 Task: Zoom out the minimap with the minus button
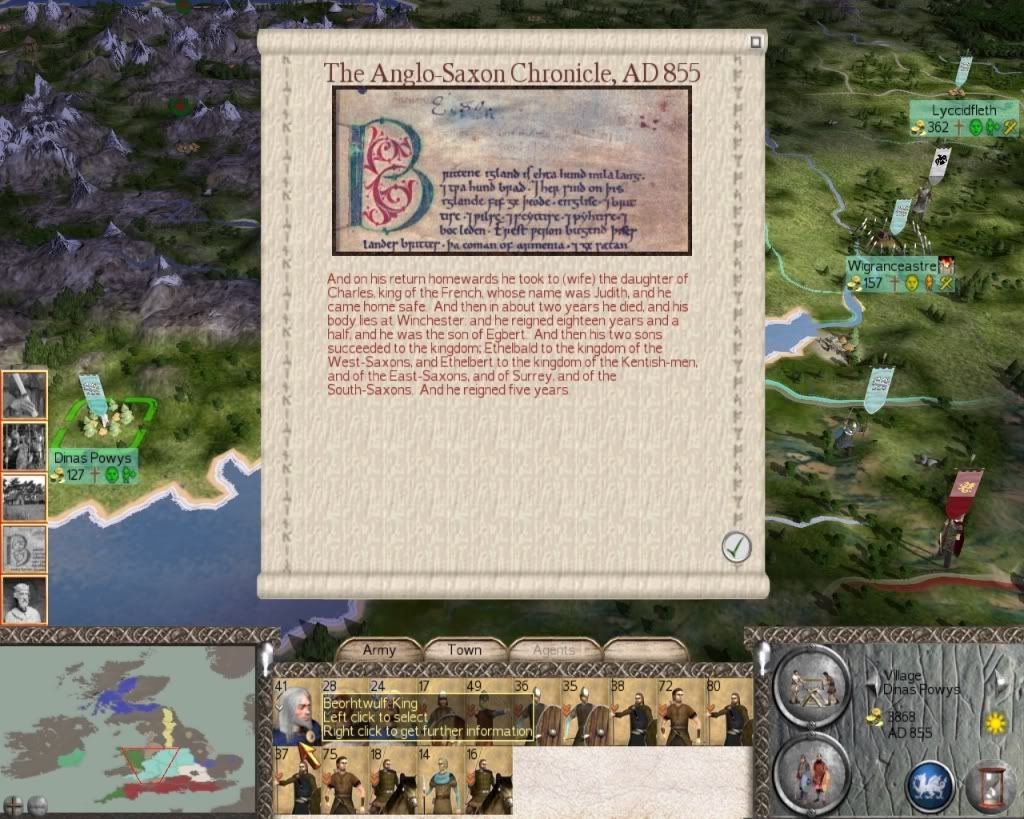click(38, 804)
